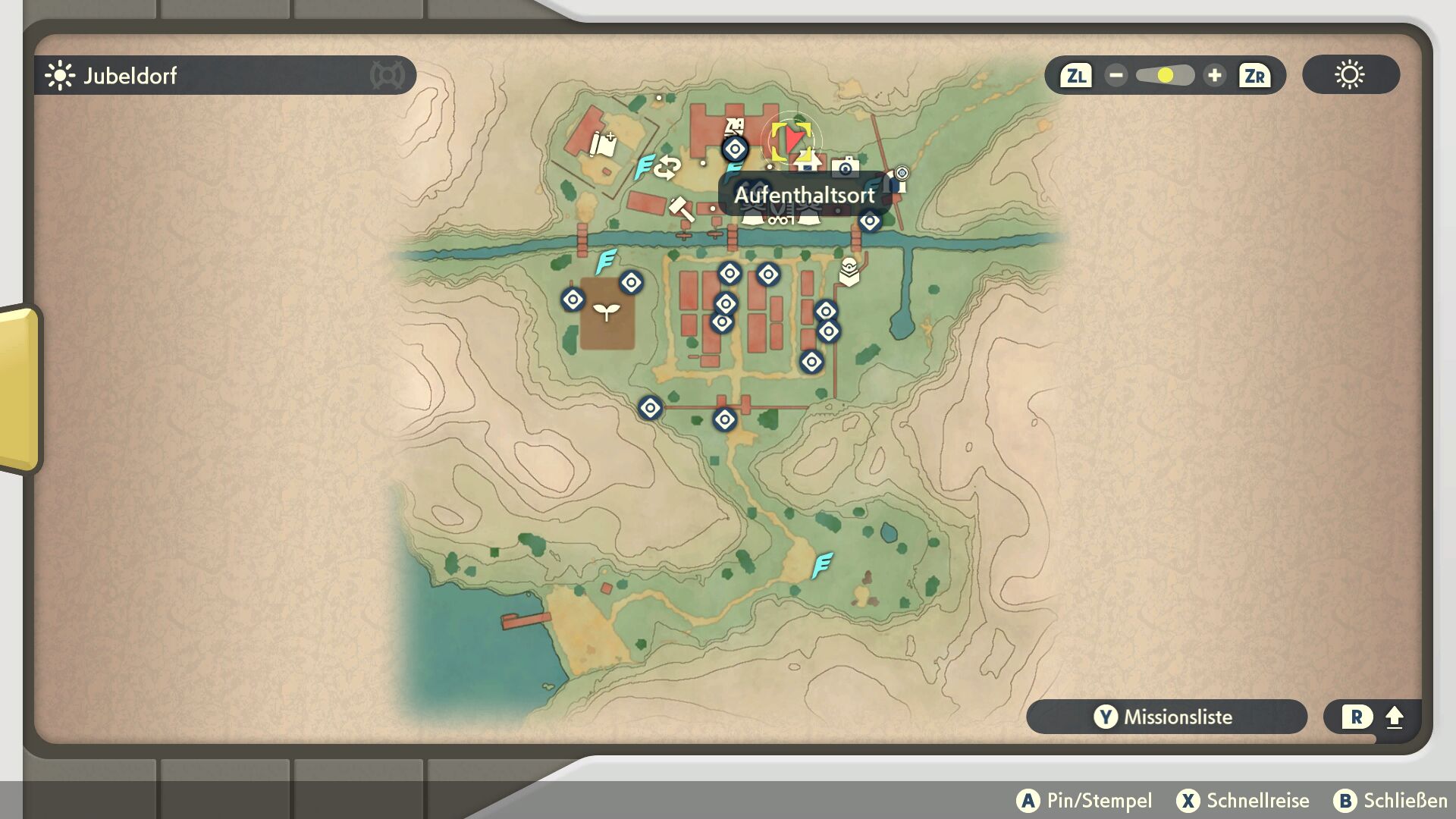This screenshot has width=1456, height=819.
Task: Zoom the map out with the minus button
Action: [x=1116, y=76]
